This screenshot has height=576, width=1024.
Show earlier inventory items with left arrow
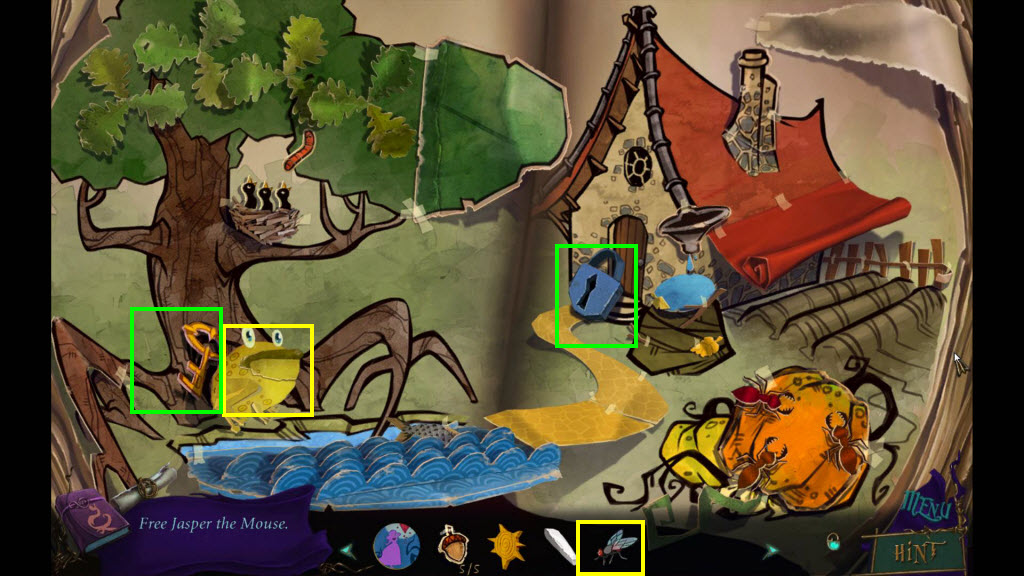tap(348, 549)
